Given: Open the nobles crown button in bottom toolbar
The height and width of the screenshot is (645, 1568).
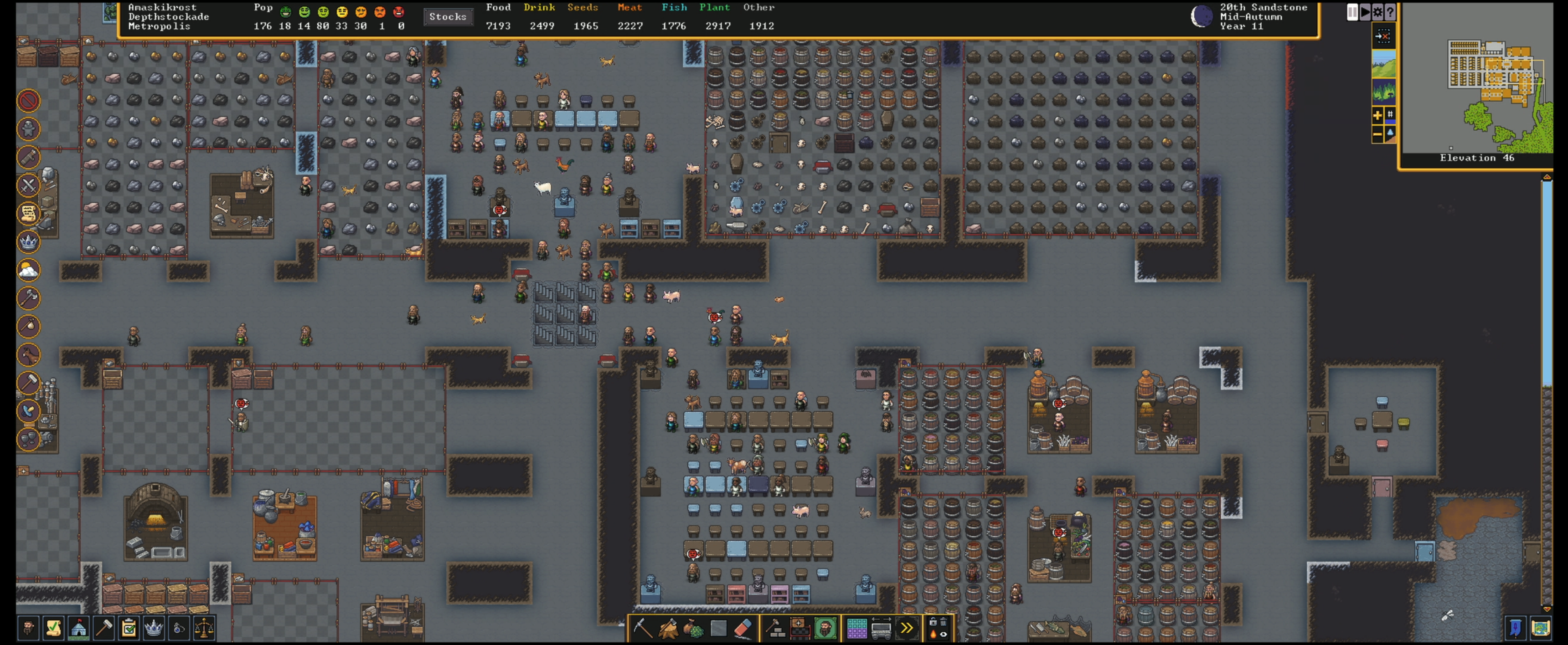Looking at the screenshot, I should 154,627.
